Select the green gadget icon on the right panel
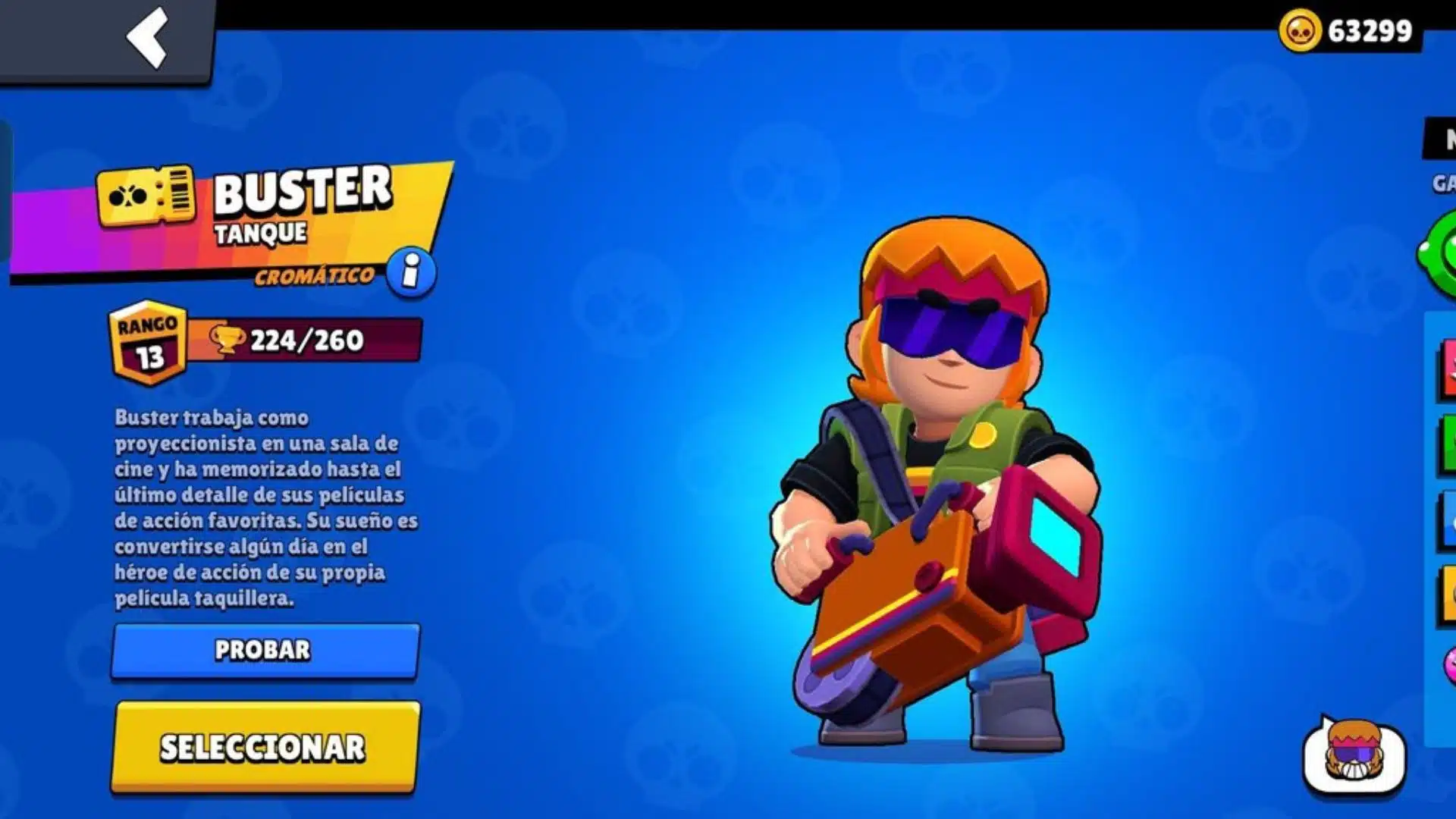This screenshot has height=819, width=1456. click(1445, 250)
